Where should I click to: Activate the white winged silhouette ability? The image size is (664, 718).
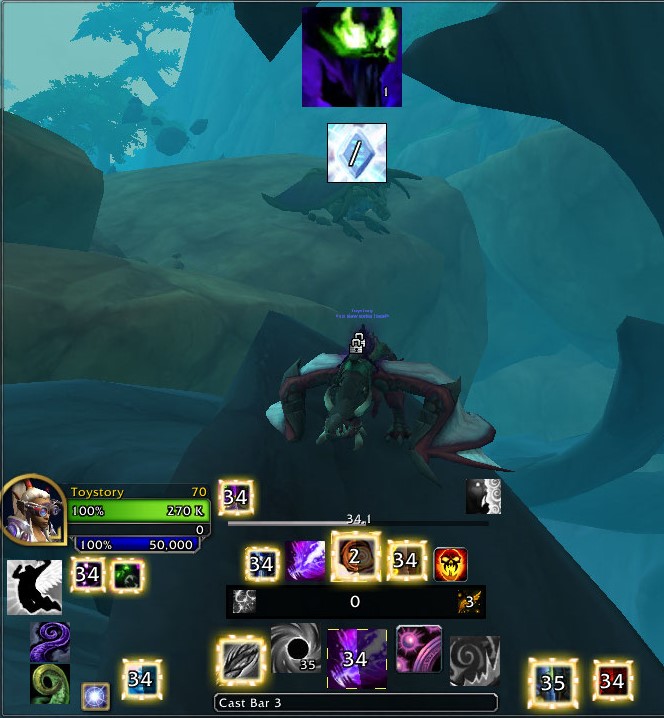[34, 587]
